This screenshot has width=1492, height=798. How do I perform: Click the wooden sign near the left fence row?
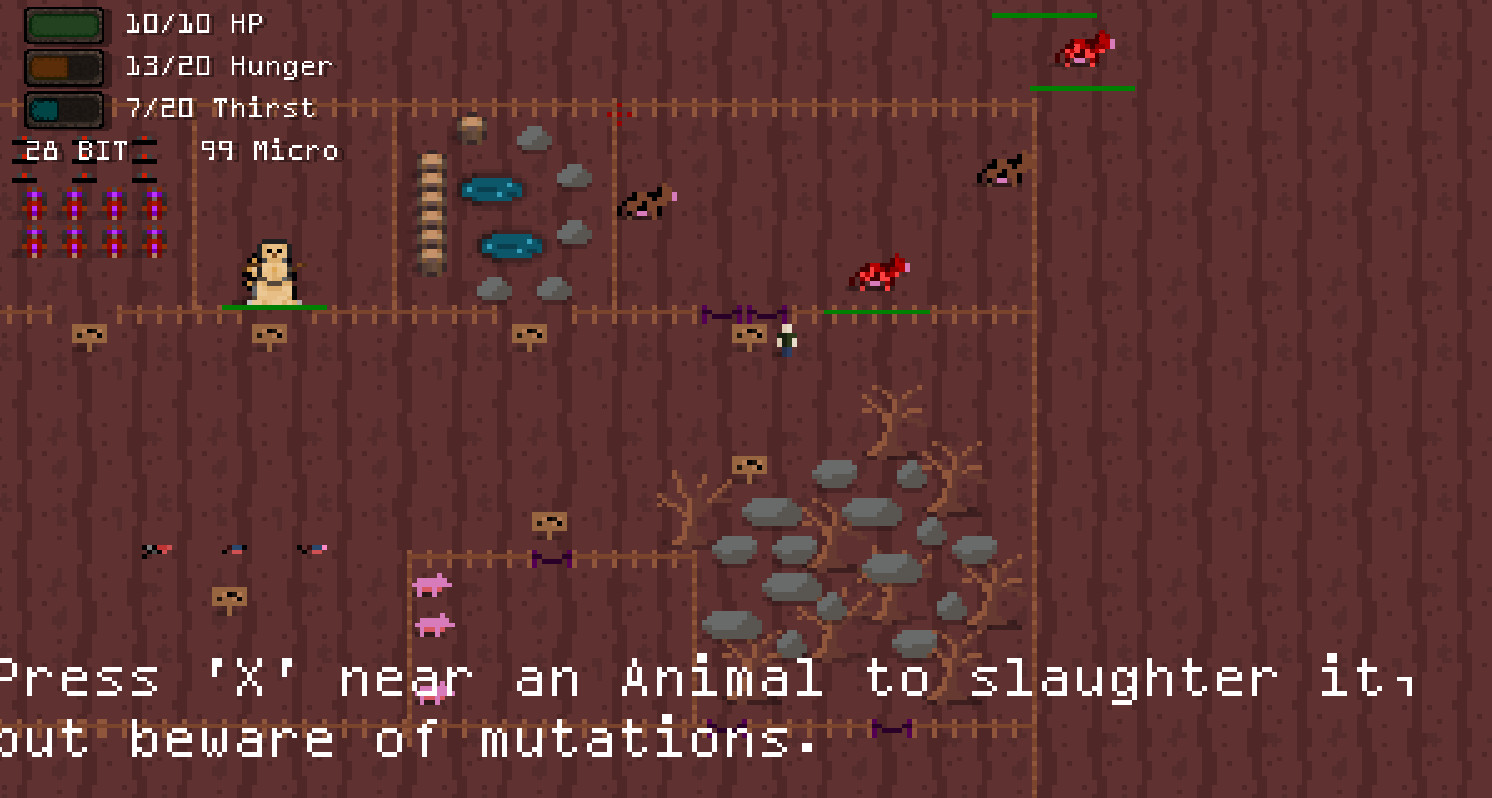pyautogui.click(x=88, y=335)
